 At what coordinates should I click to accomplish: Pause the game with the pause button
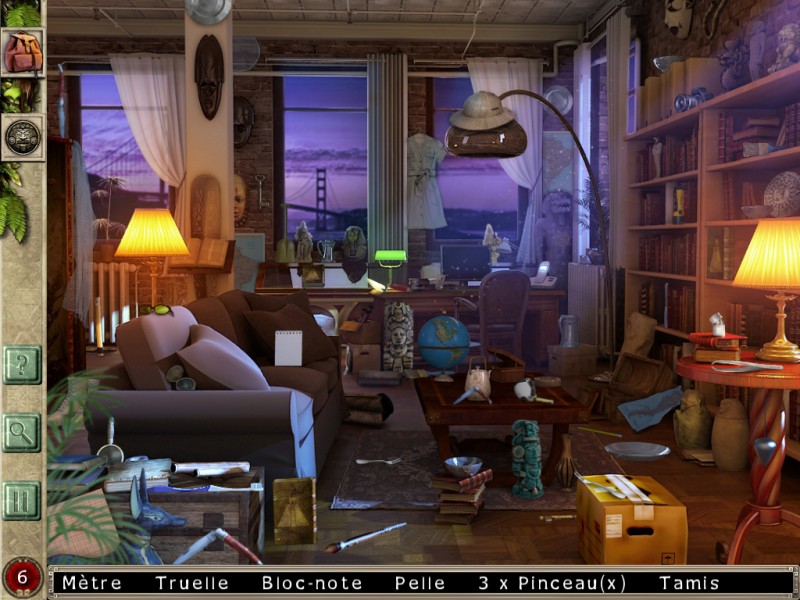21,500
